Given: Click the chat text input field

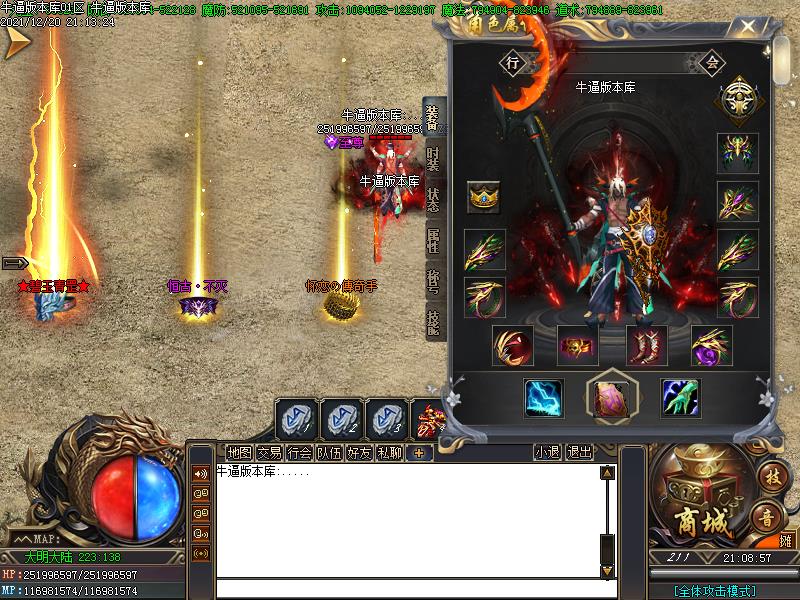Looking at the screenshot, I should (400, 589).
